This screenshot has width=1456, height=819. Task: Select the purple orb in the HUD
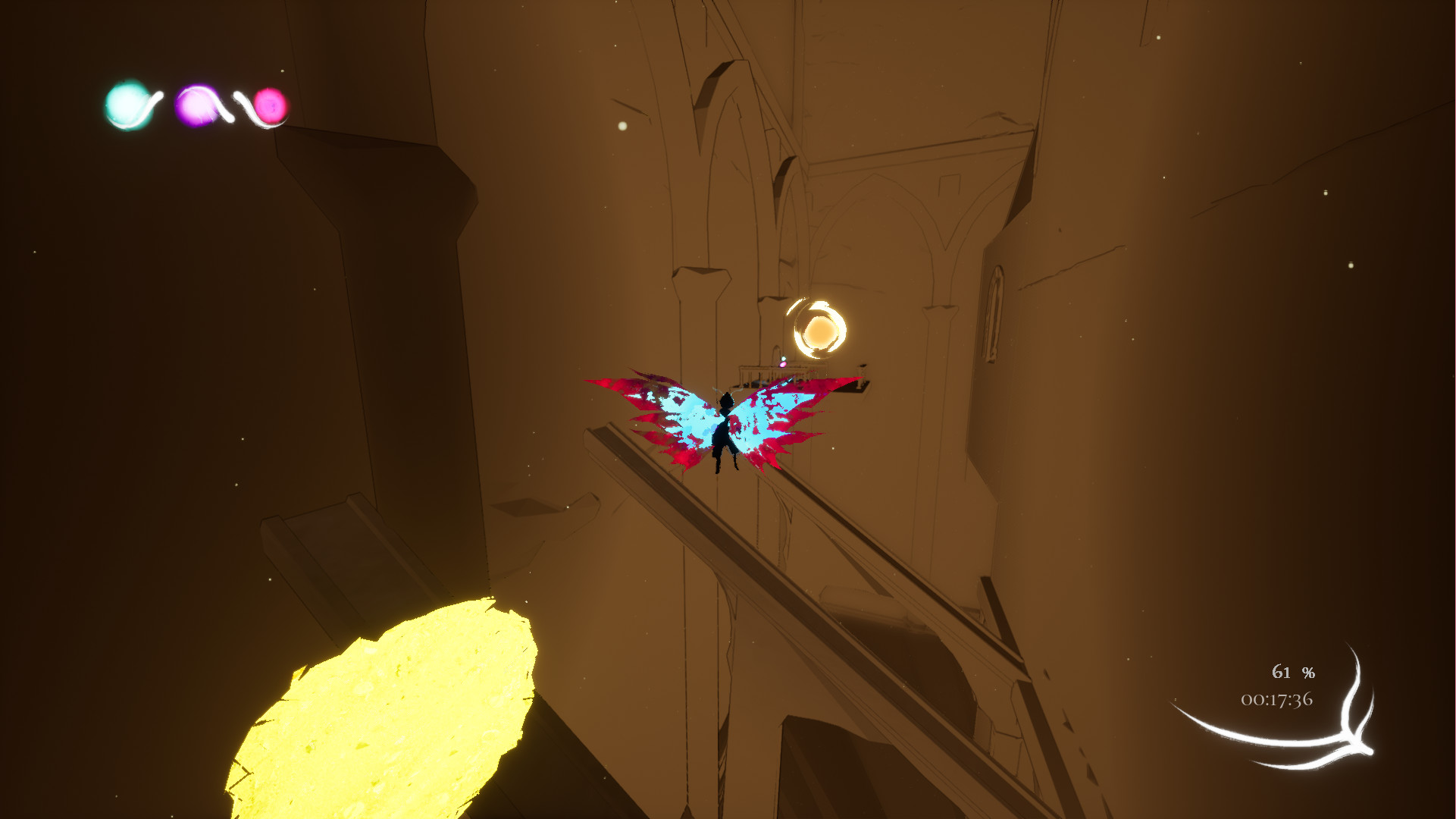(196, 107)
